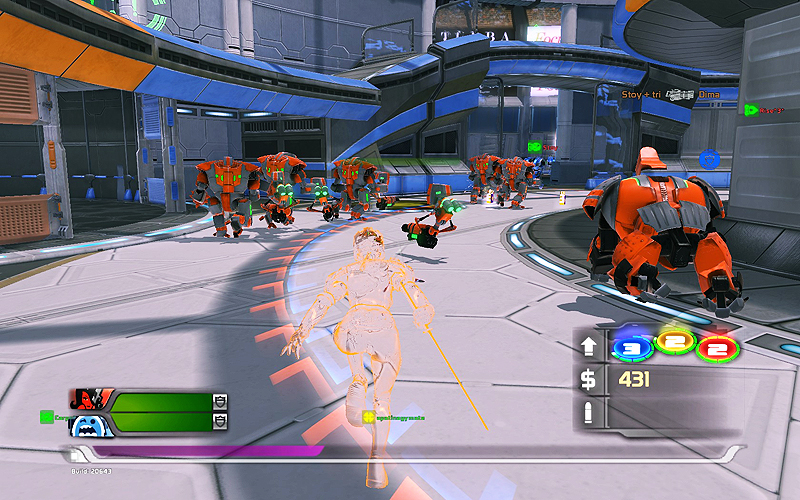The width and height of the screenshot is (800, 500).
Task: Click the shield icon on the lower team bar
Action: pyautogui.click(x=220, y=423)
